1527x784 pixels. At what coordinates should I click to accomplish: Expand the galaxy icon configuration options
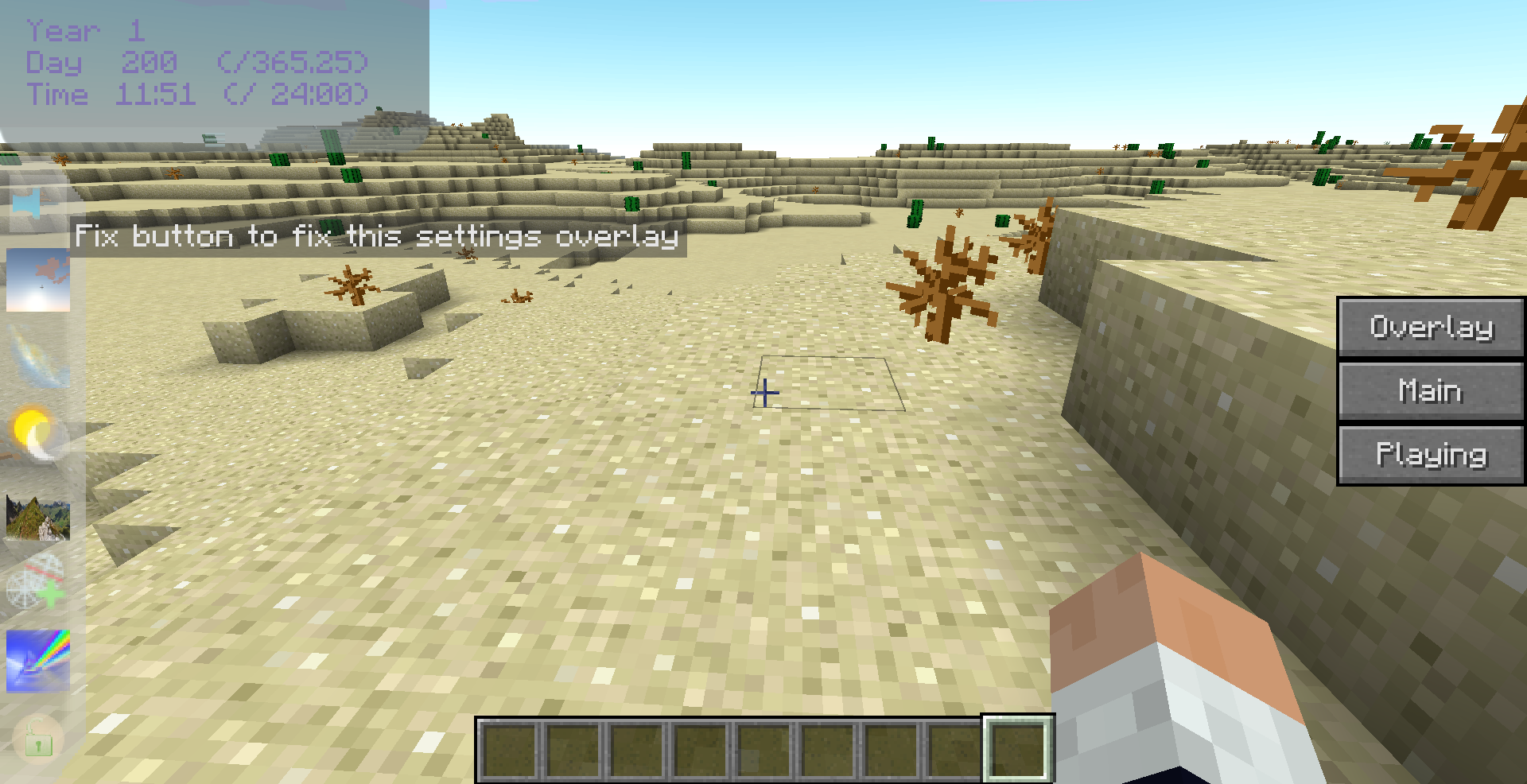[37, 356]
